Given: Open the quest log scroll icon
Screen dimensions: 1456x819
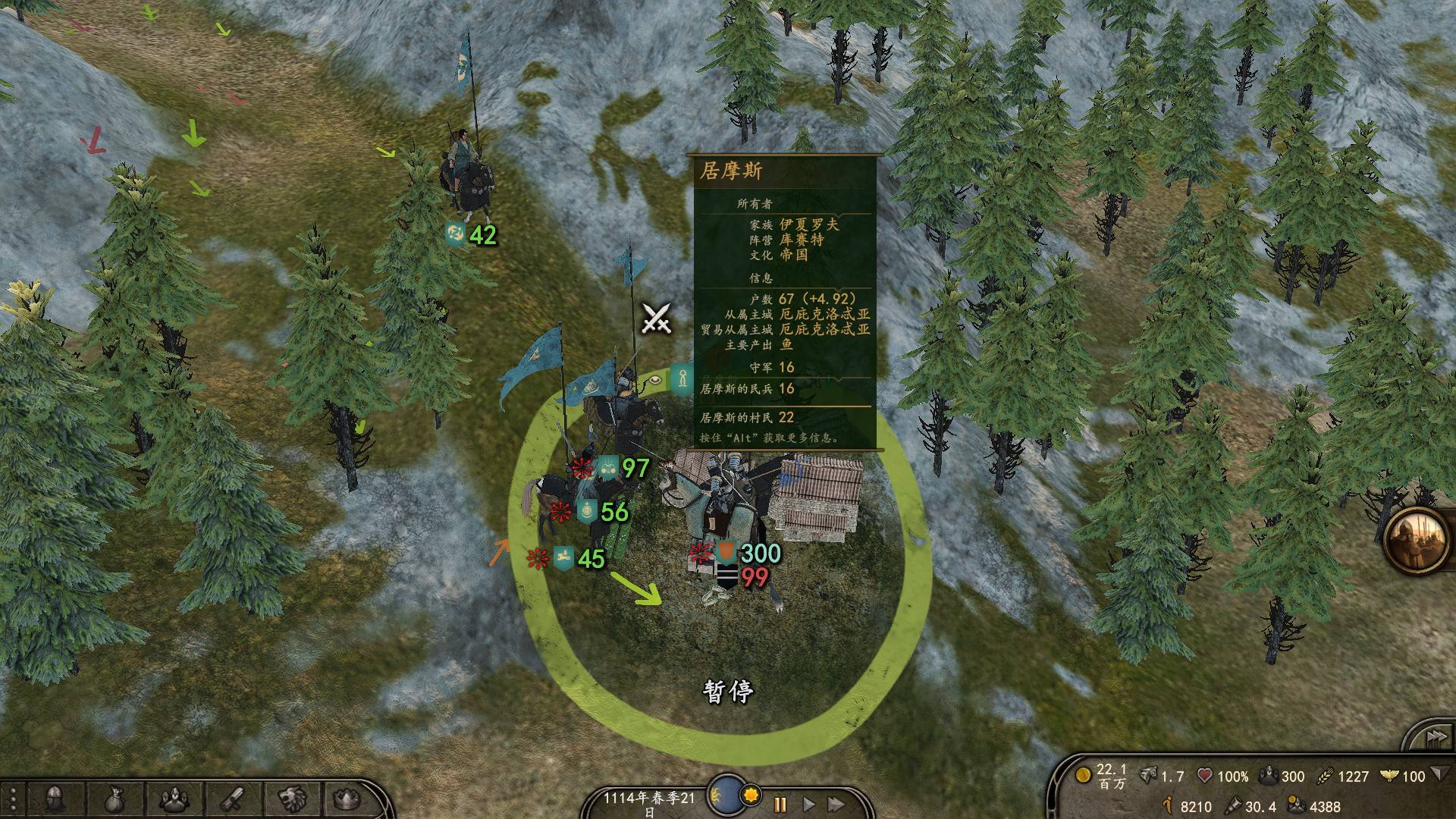Looking at the screenshot, I should [x=233, y=799].
